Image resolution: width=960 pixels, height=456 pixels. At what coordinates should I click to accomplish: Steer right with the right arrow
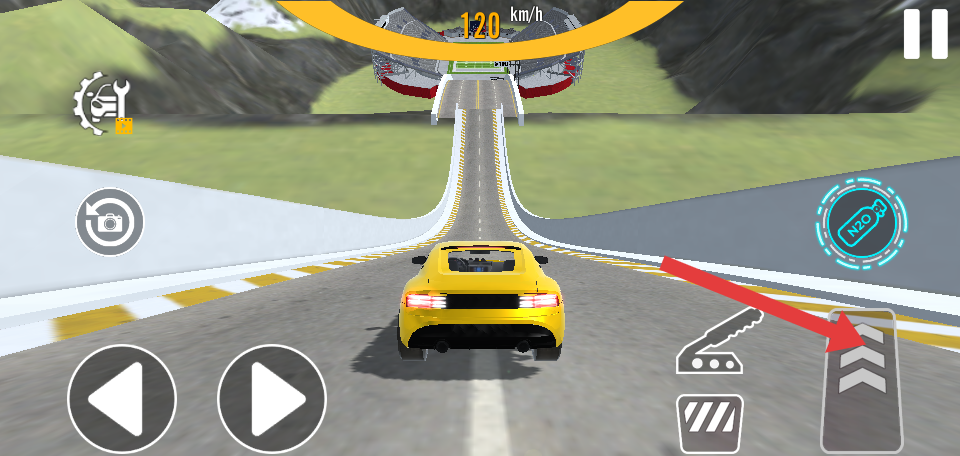[x=272, y=398]
